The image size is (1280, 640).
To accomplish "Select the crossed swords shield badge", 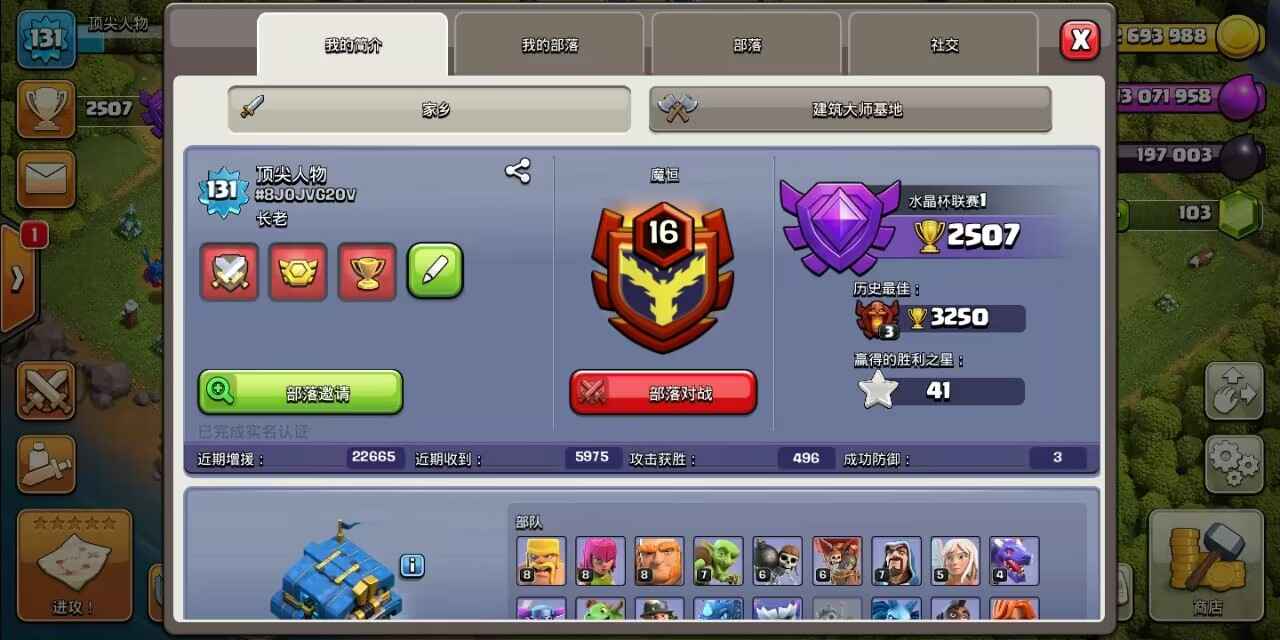I will (229, 271).
